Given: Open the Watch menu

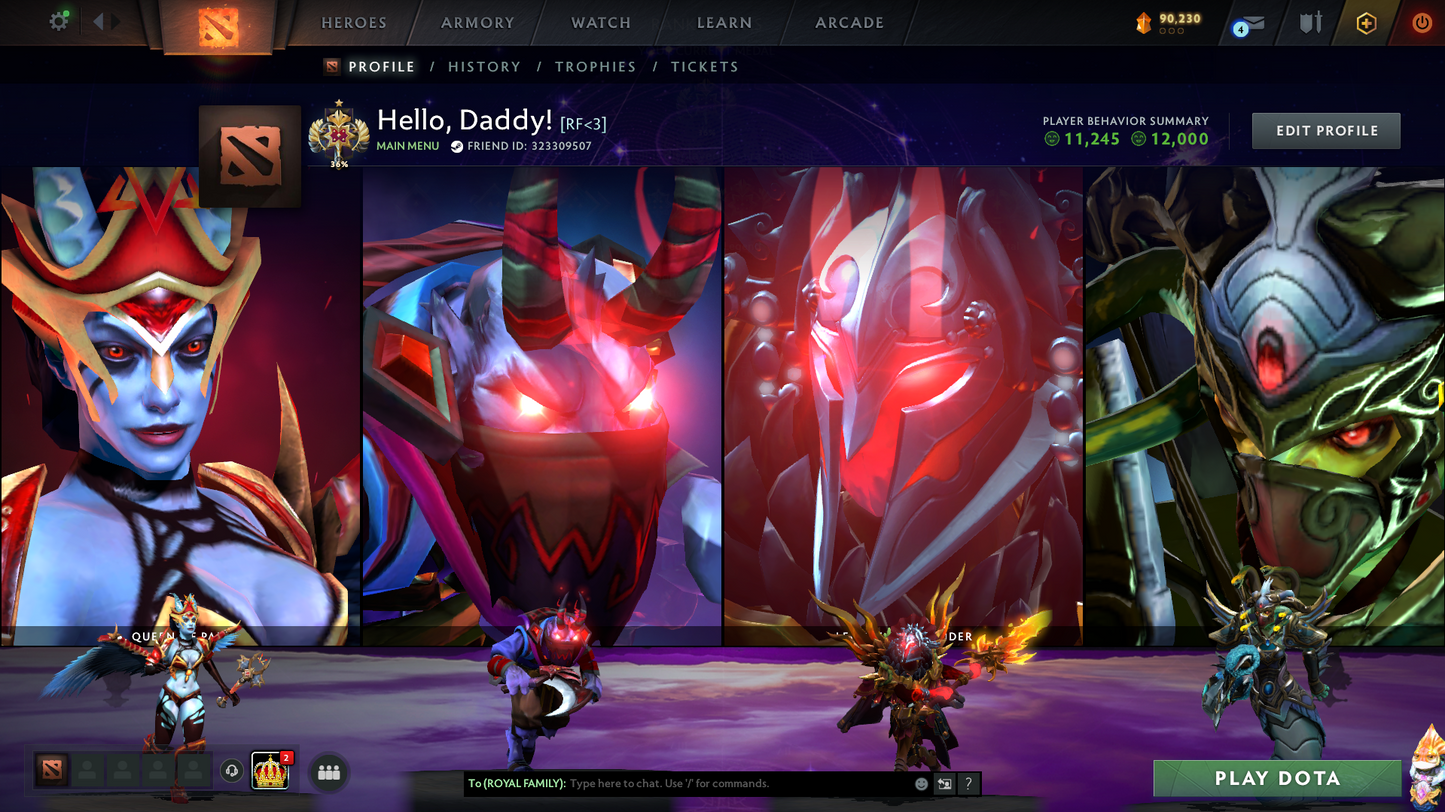Looking at the screenshot, I should point(601,23).
